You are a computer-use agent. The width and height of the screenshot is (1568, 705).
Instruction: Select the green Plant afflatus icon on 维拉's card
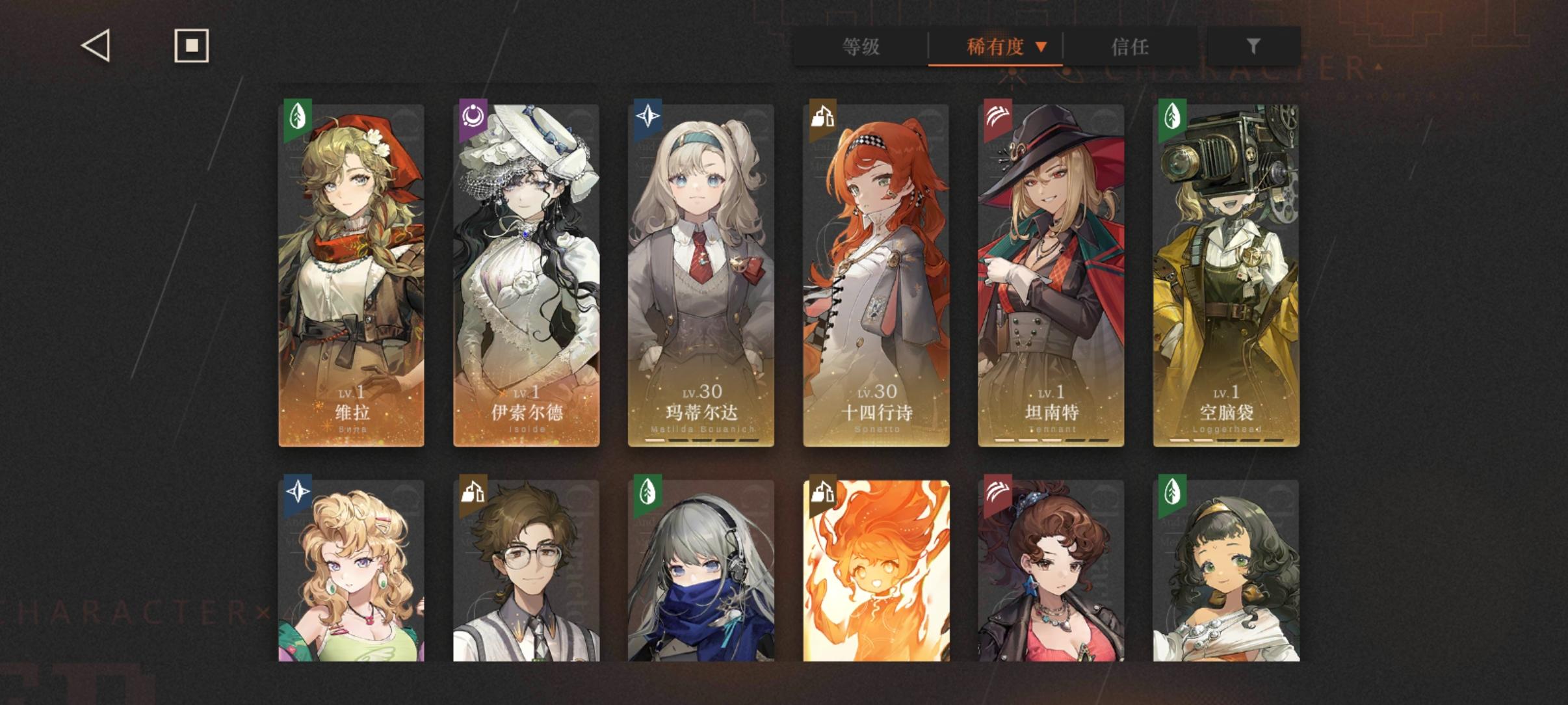(x=296, y=117)
